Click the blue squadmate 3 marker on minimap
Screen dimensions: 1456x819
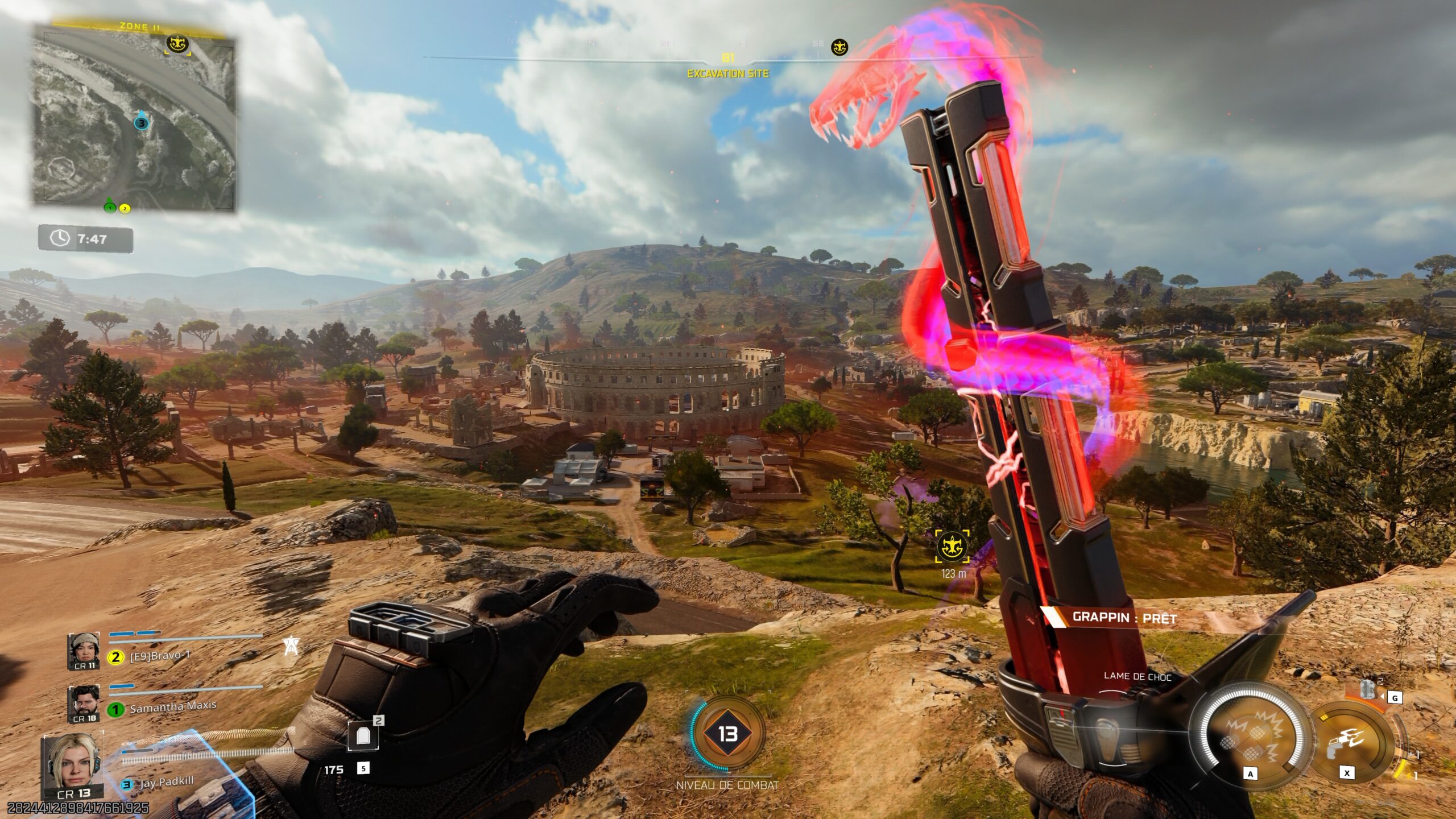click(141, 122)
